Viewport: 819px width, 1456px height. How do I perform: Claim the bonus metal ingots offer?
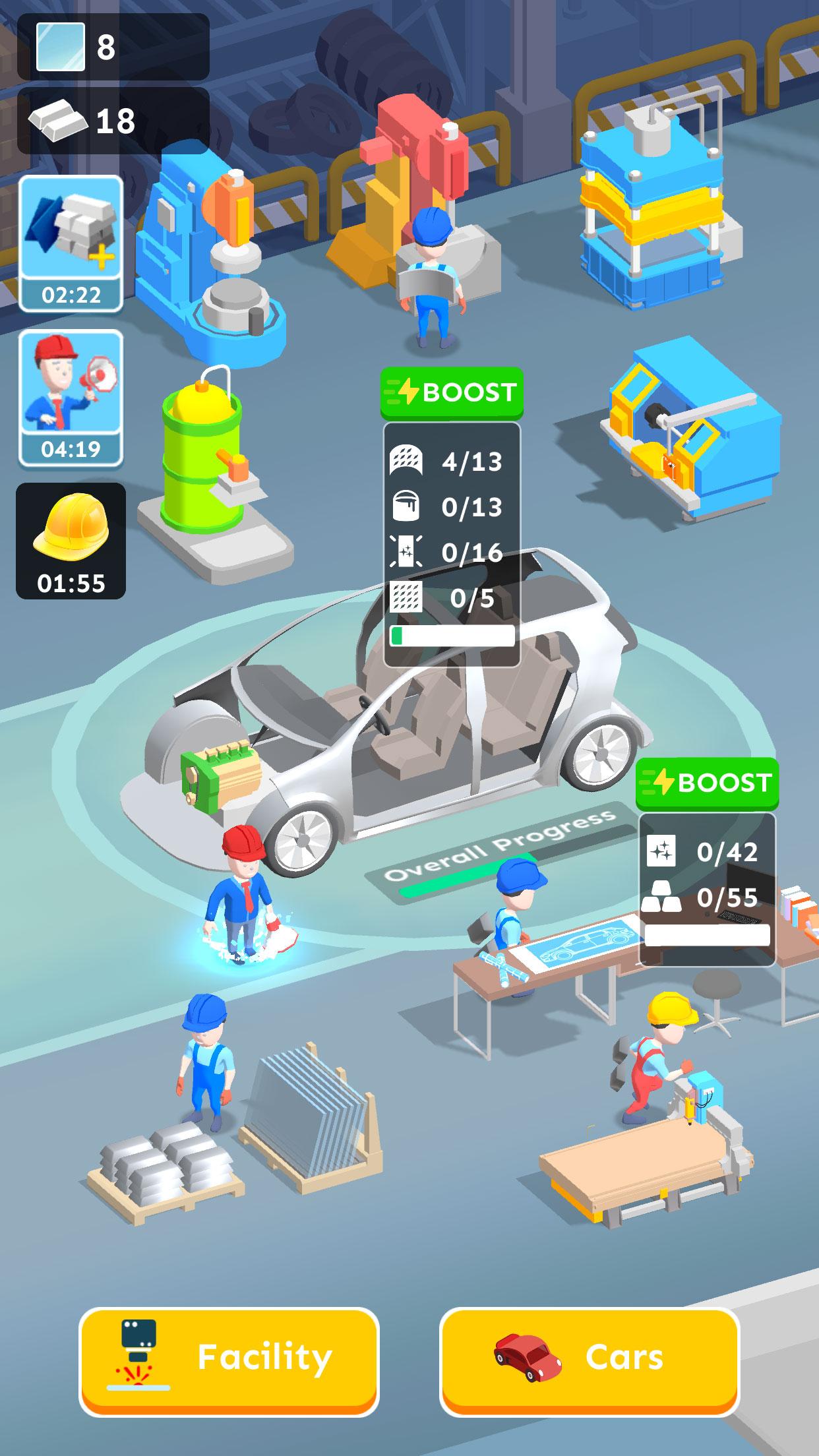tap(71, 243)
